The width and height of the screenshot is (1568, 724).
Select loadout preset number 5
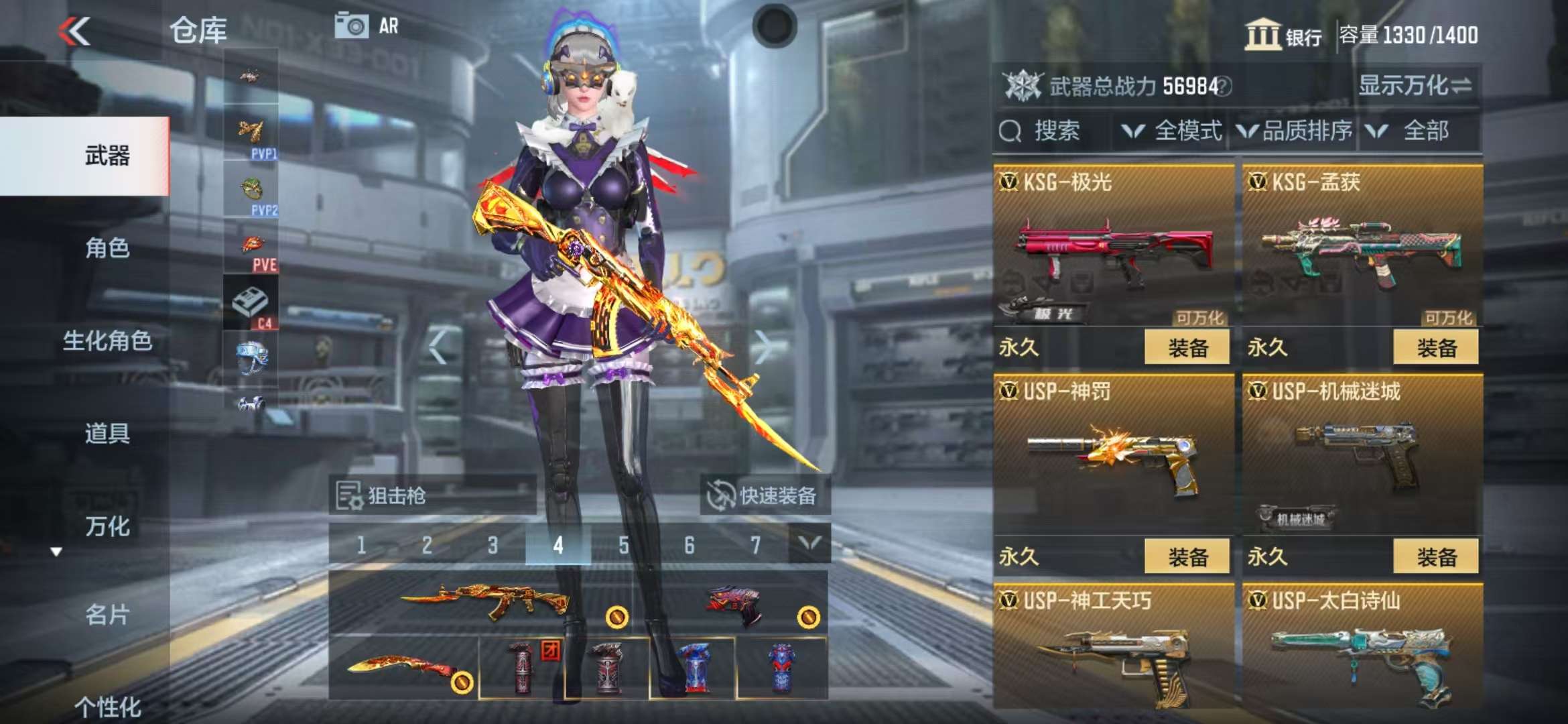click(x=623, y=545)
